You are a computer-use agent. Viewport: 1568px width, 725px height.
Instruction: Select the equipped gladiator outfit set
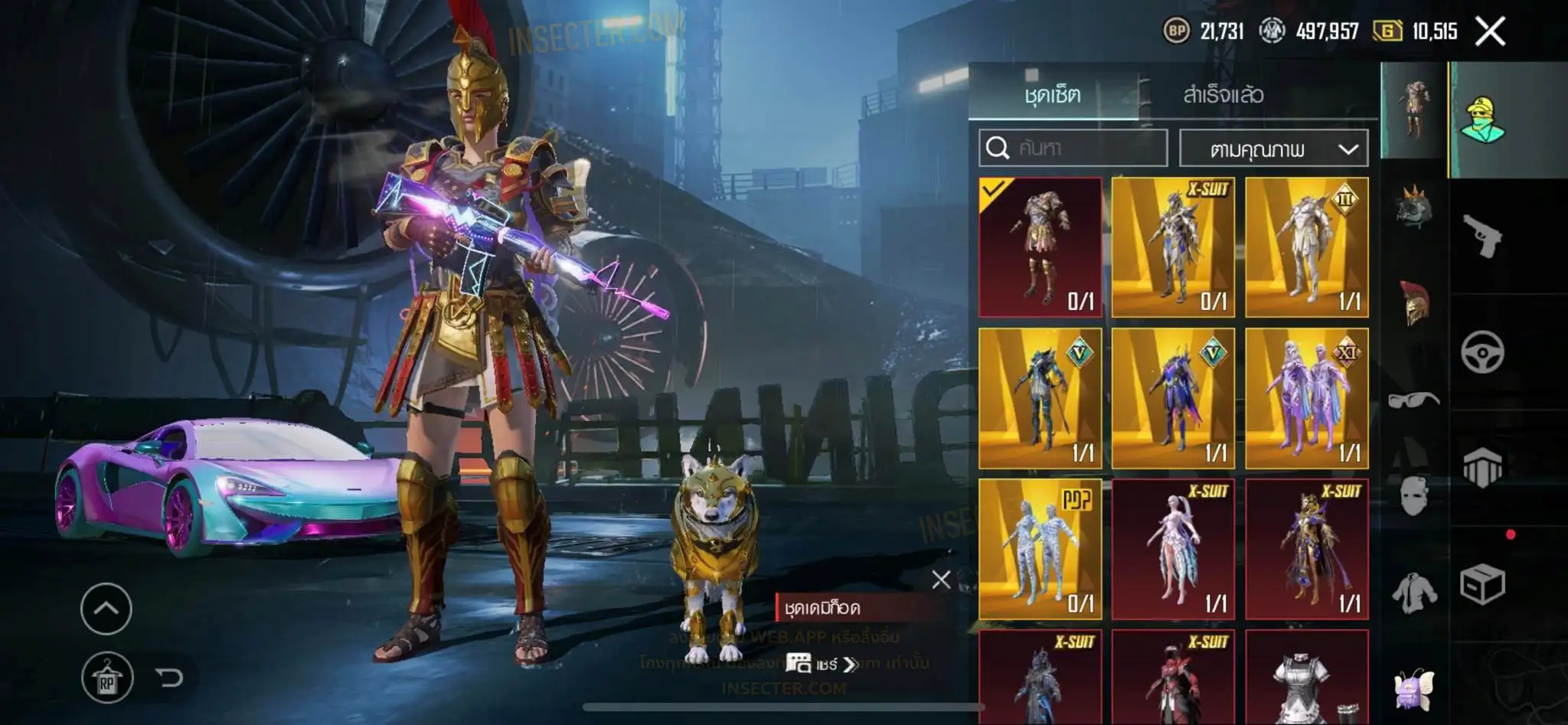click(1040, 247)
